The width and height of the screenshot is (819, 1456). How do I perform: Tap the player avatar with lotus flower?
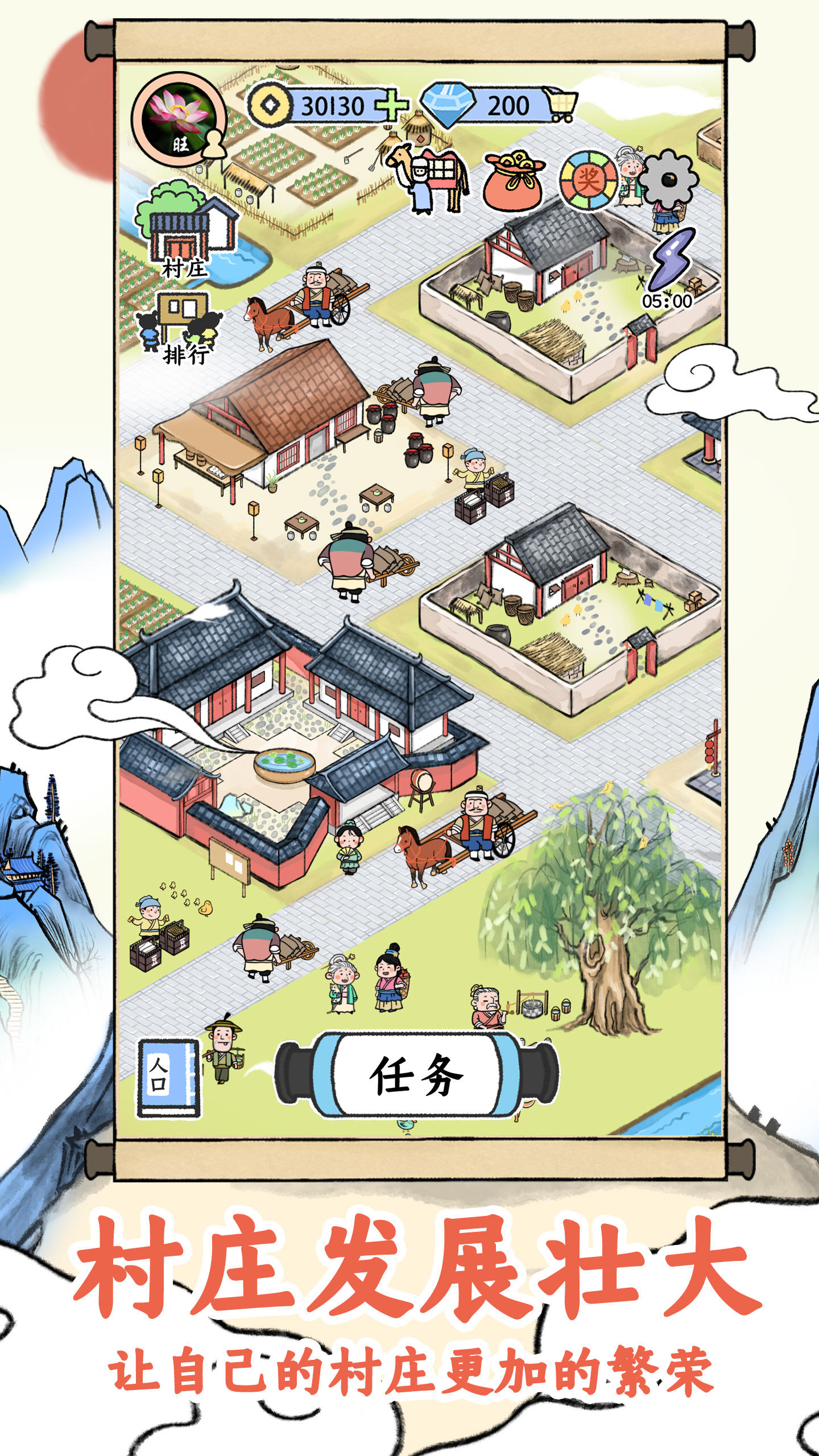[176, 119]
